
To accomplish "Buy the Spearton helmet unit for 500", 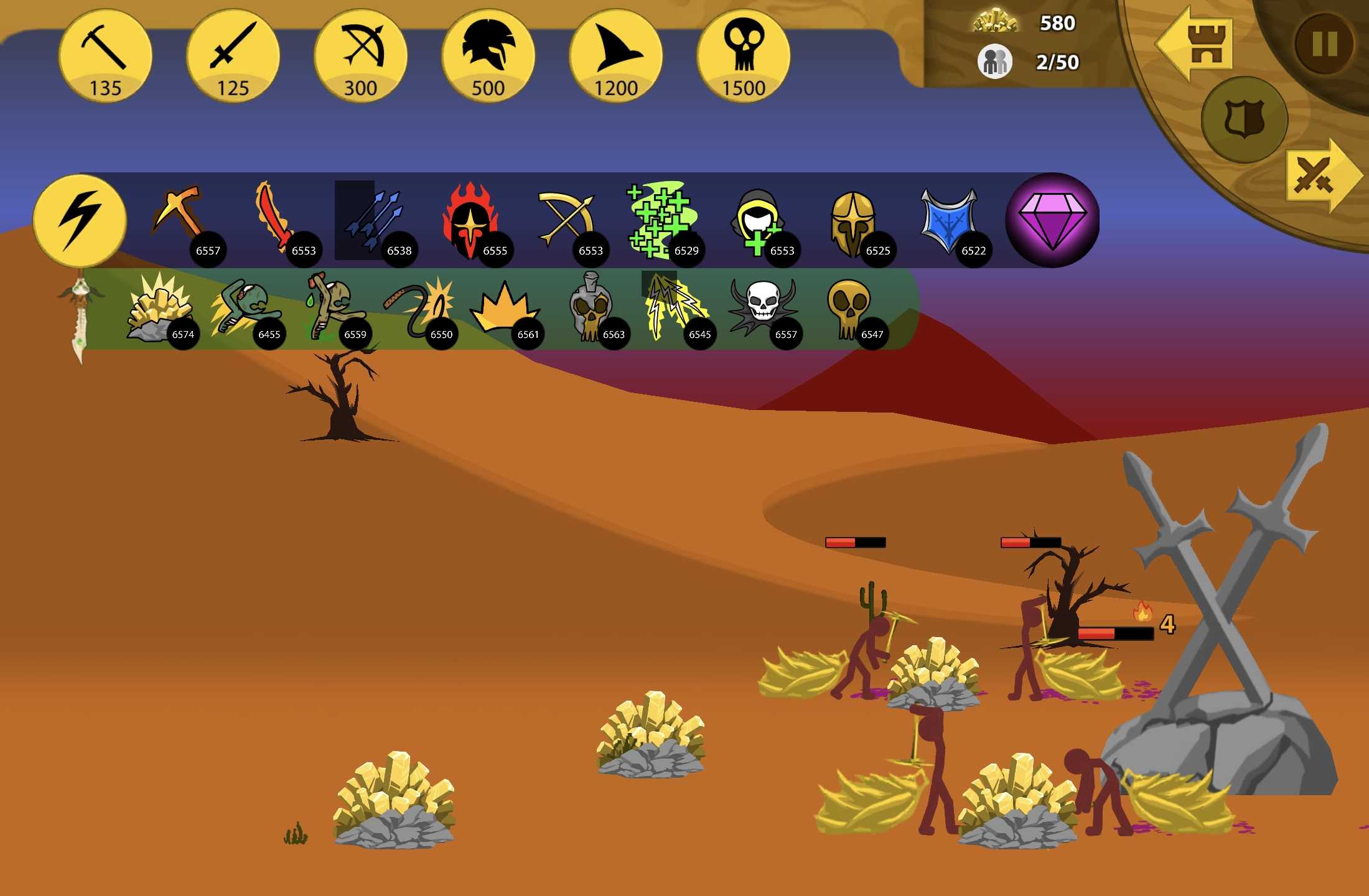I will pyautogui.click(x=488, y=56).
